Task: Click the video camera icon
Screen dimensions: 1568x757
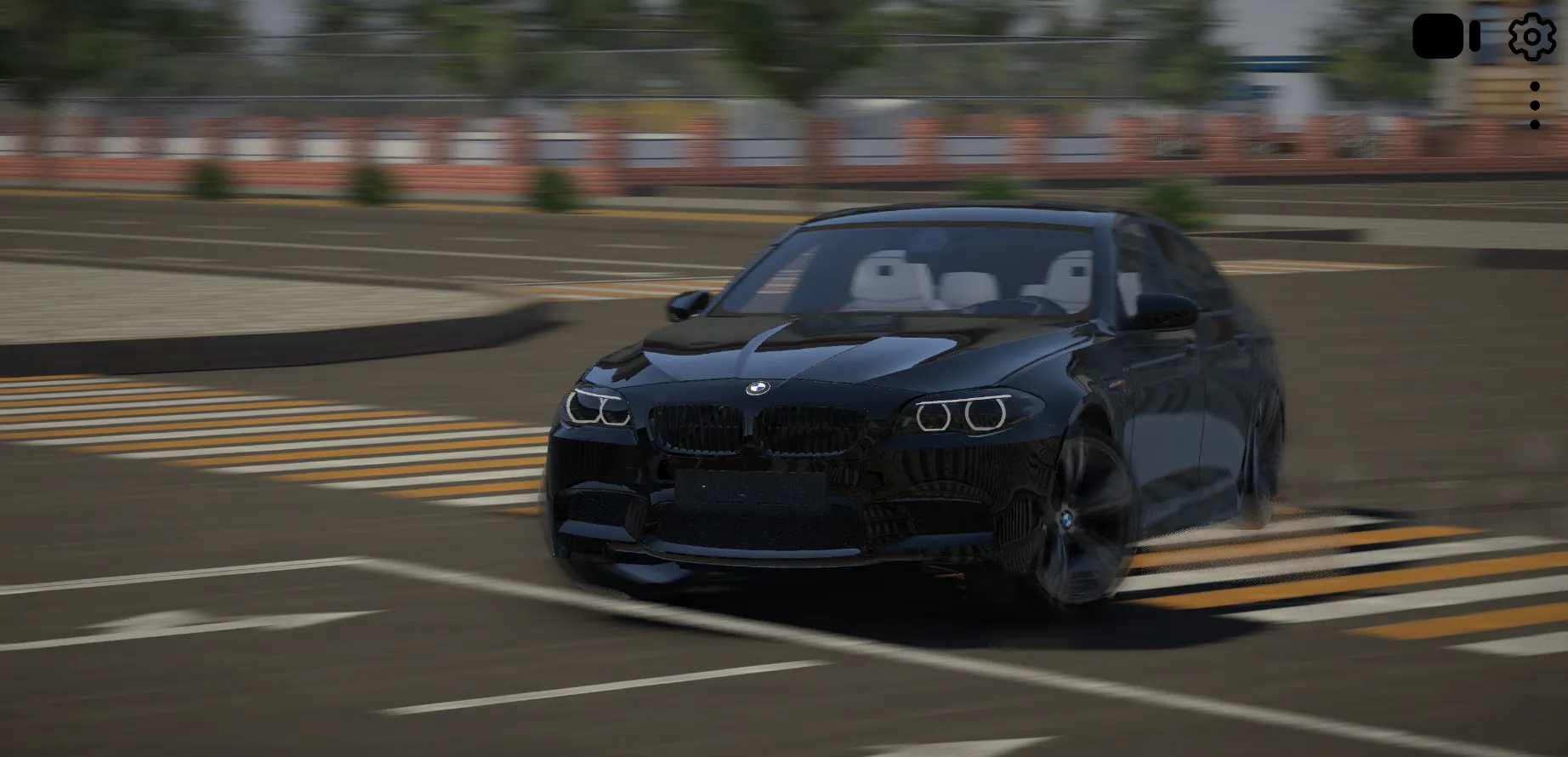Action: pos(1445,37)
